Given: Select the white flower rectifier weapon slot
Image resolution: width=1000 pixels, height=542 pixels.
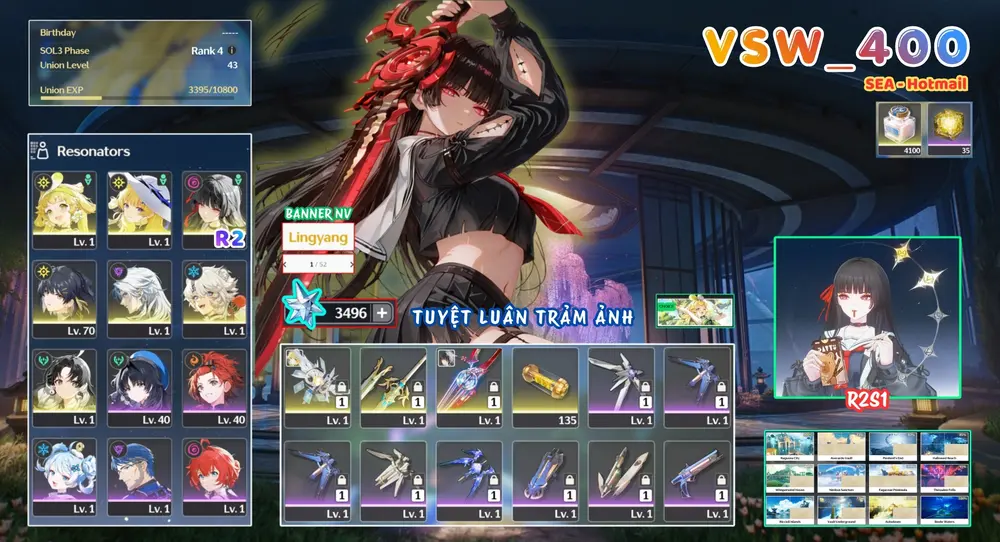Looking at the screenshot, I should click(x=317, y=387).
